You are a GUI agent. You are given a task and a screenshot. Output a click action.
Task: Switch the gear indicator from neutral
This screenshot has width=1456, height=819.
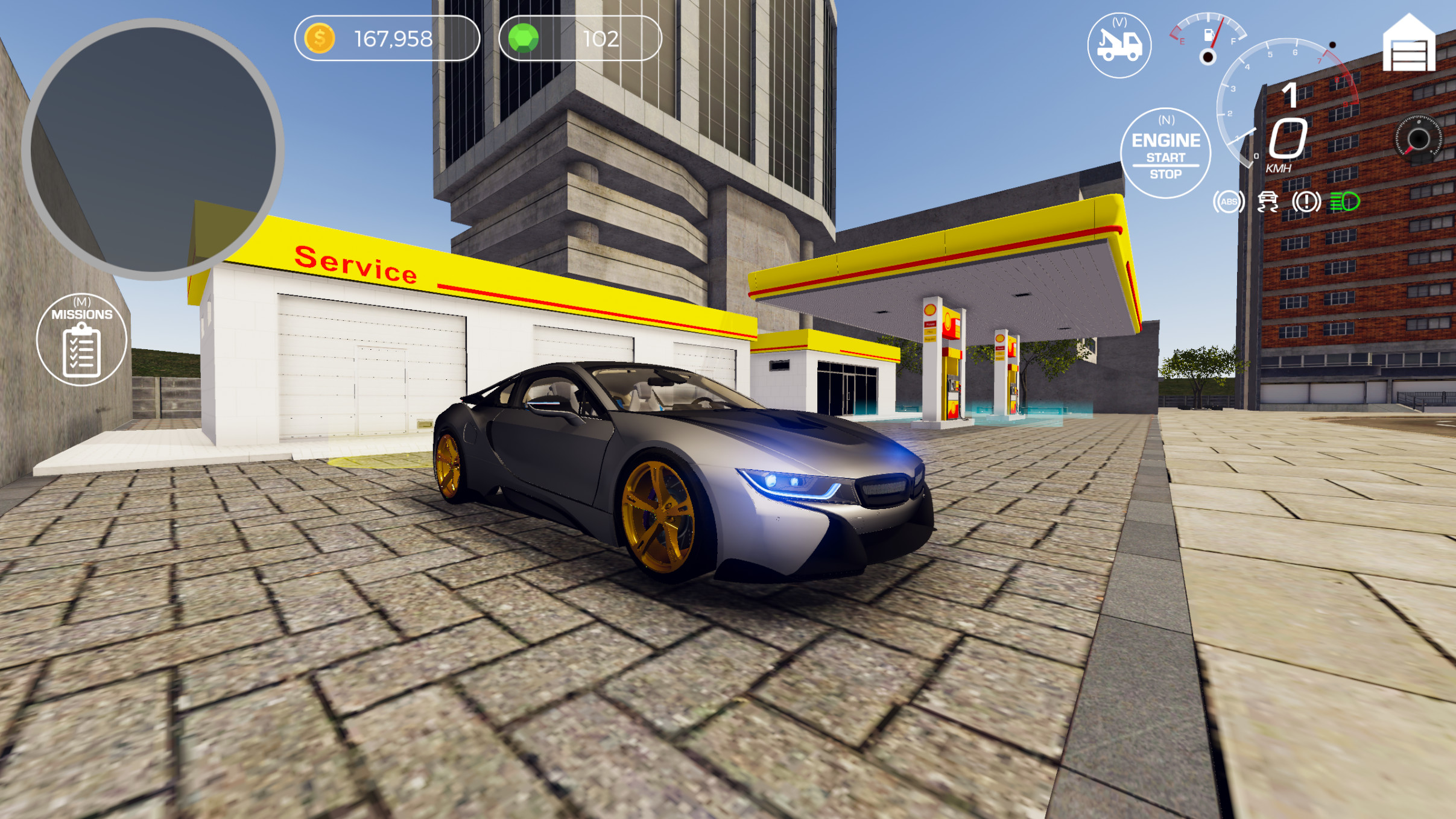click(x=1290, y=95)
